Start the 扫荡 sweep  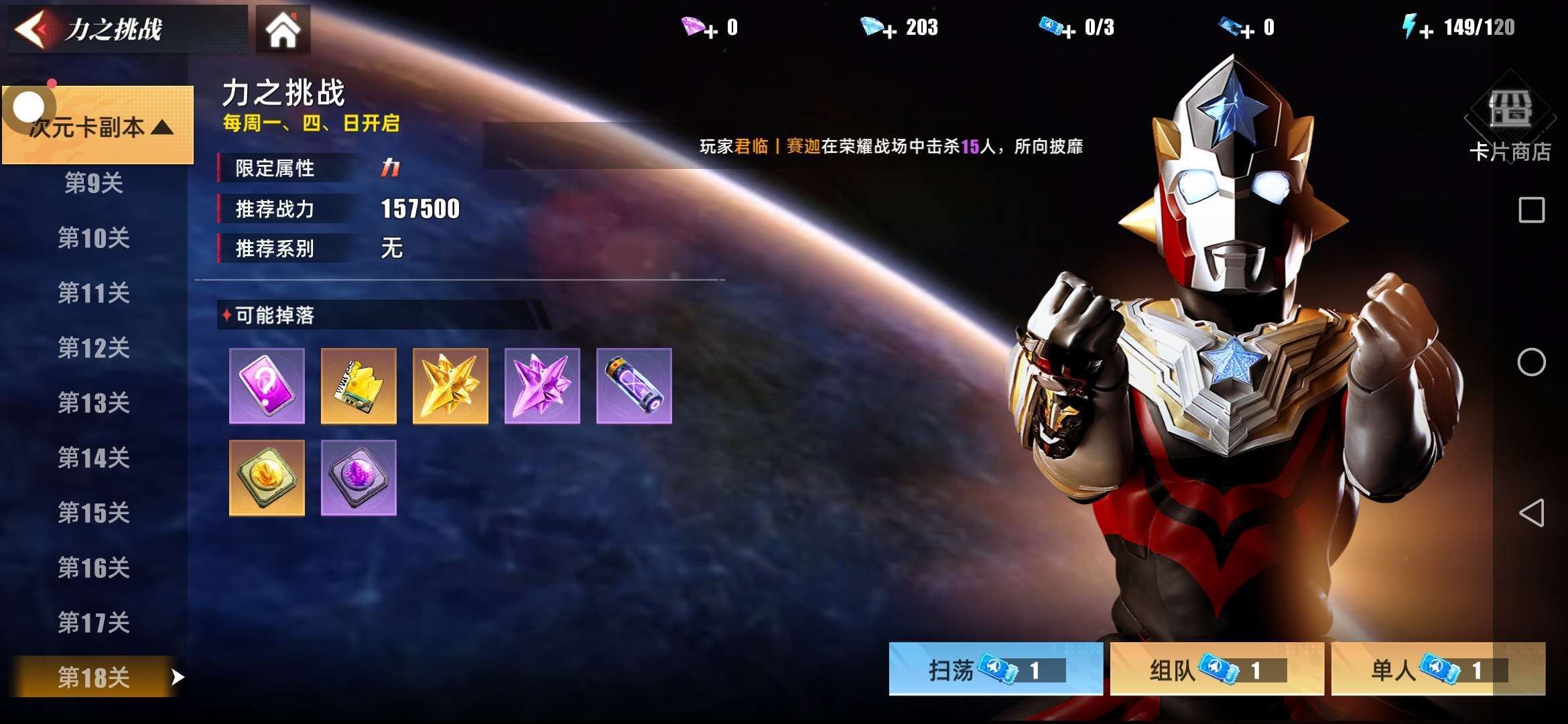coord(995,669)
